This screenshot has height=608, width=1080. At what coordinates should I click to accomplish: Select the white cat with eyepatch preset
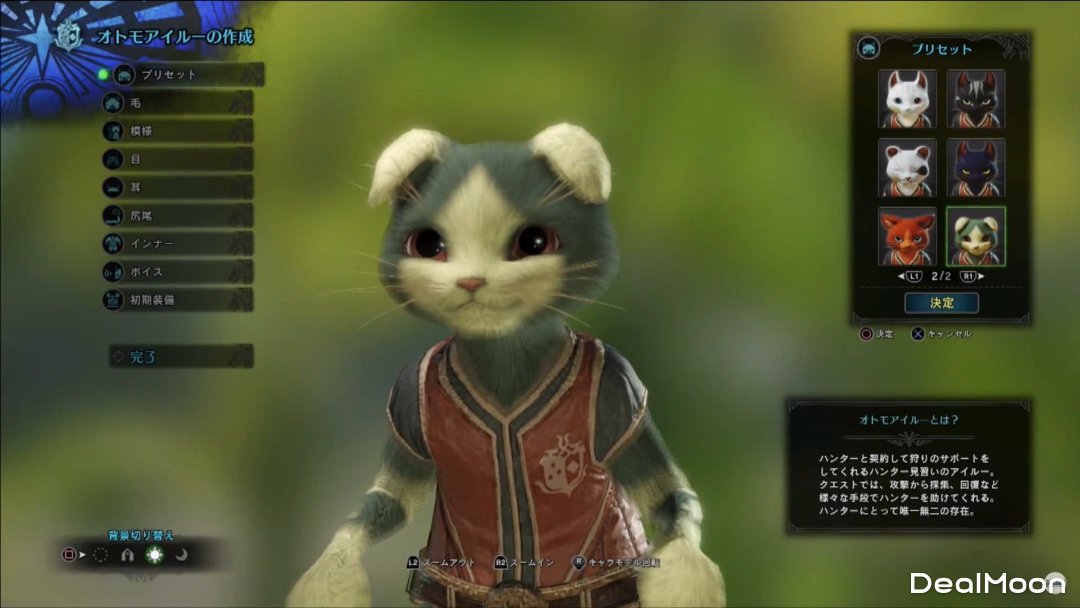908,167
